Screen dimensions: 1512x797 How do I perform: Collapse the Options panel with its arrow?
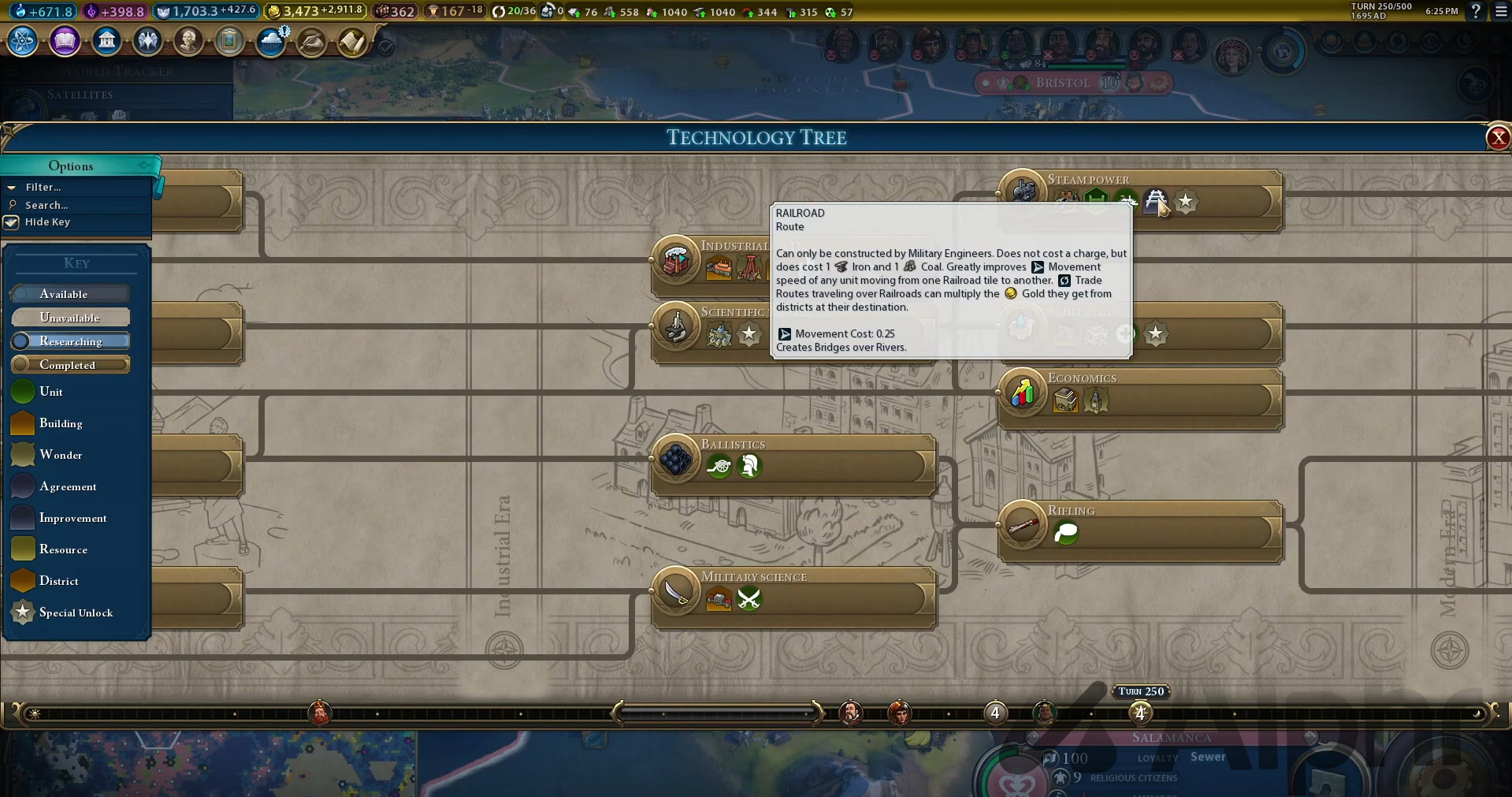click(x=143, y=166)
